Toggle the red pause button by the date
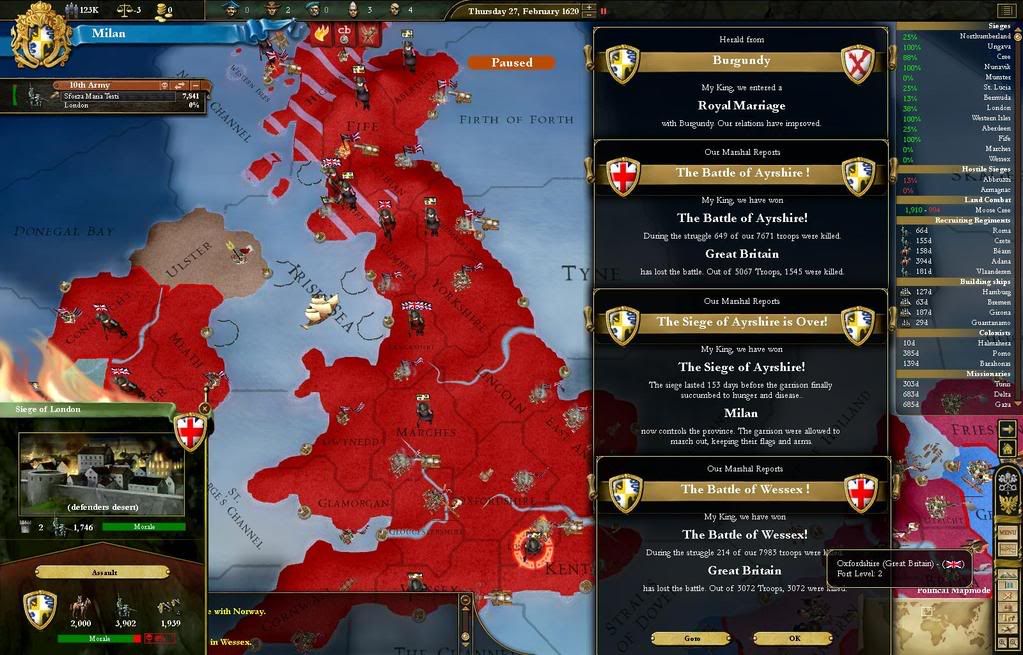The width and height of the screenshot is (1023, 655). pyautogui.click(x=602, y=11)
